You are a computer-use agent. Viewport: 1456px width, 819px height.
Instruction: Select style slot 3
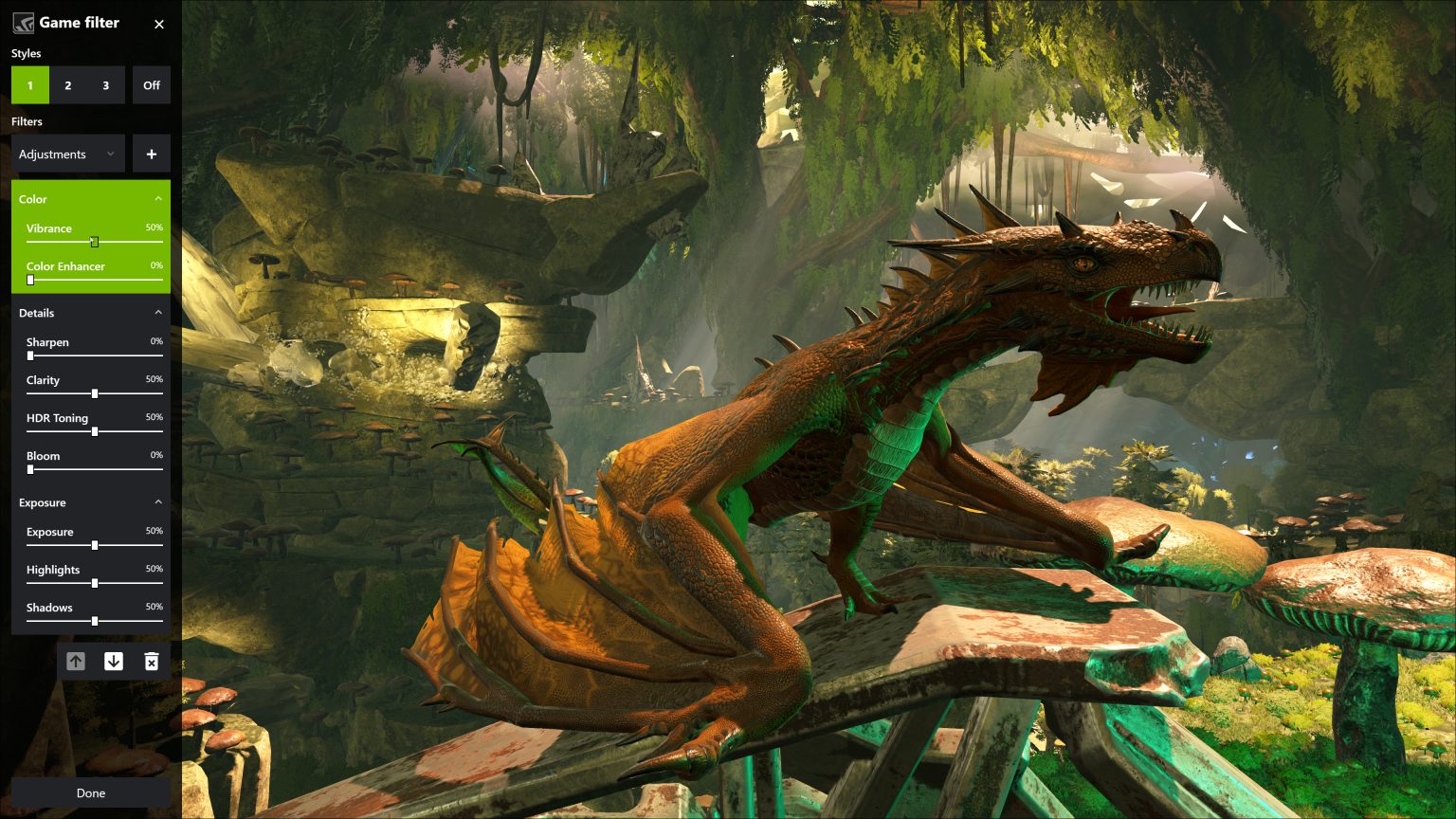pos(104,84)
